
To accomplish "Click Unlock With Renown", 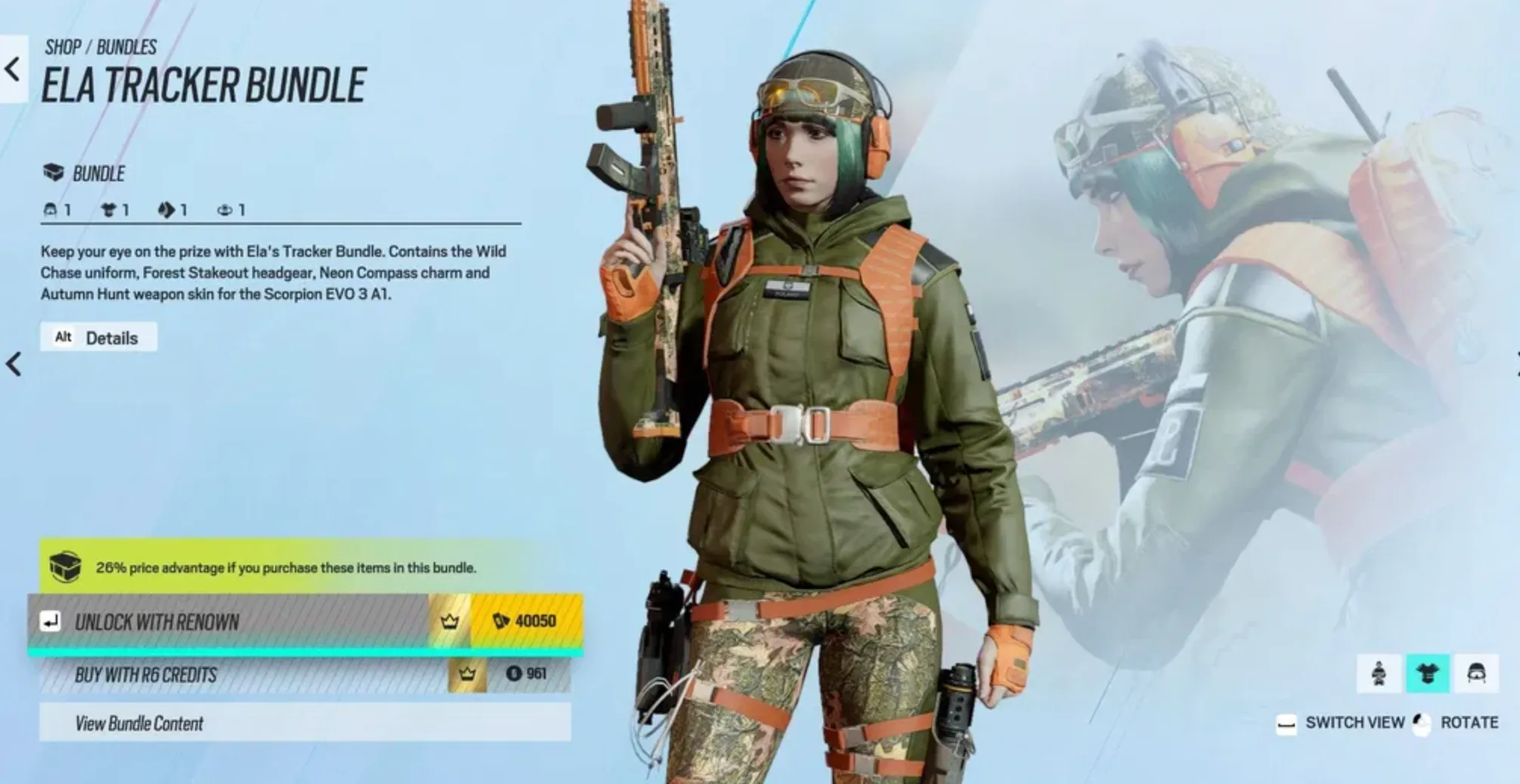I will [227, 622].
